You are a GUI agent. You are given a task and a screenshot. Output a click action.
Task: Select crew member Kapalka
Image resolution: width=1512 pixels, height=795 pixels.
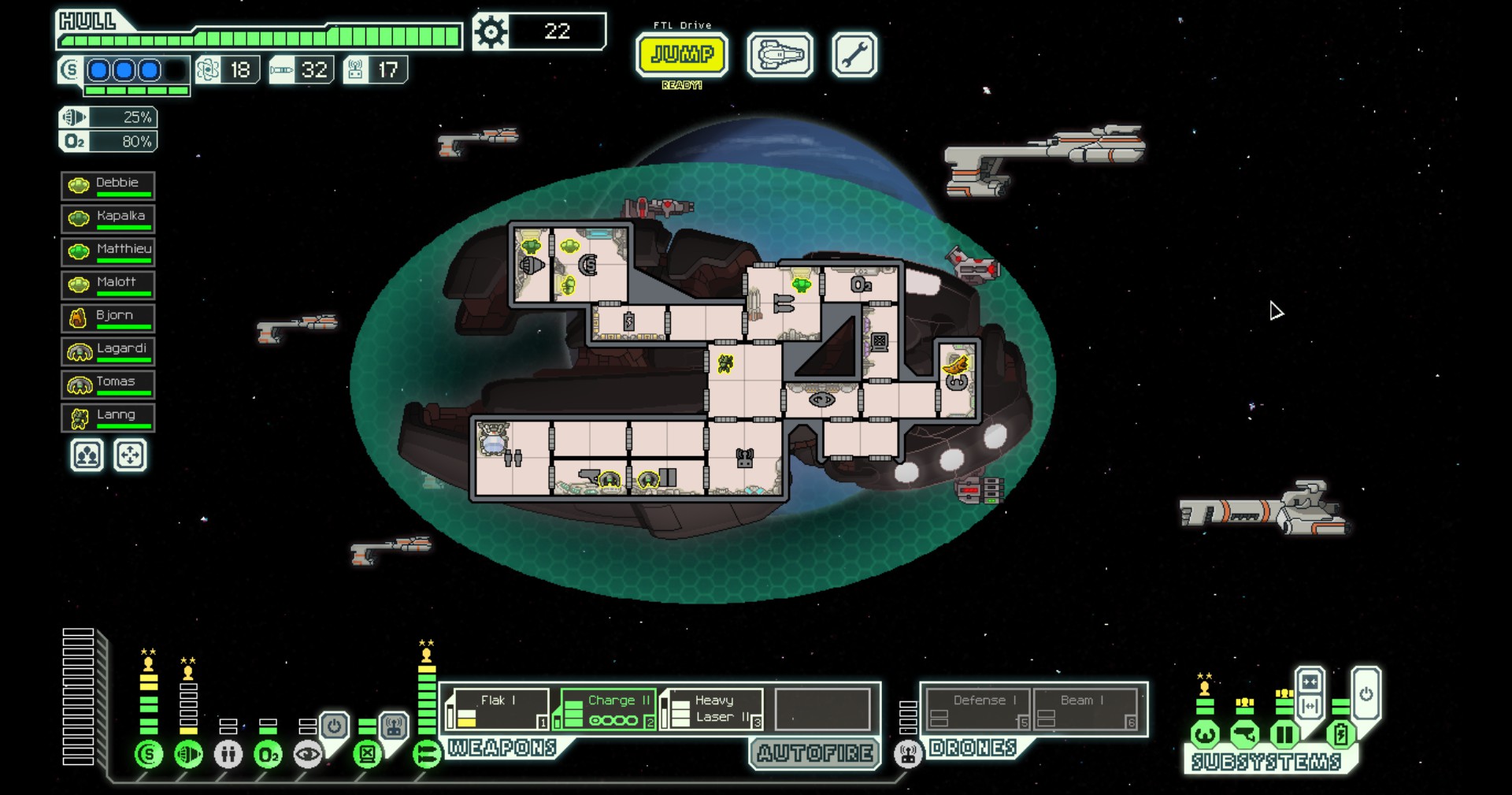108,219
